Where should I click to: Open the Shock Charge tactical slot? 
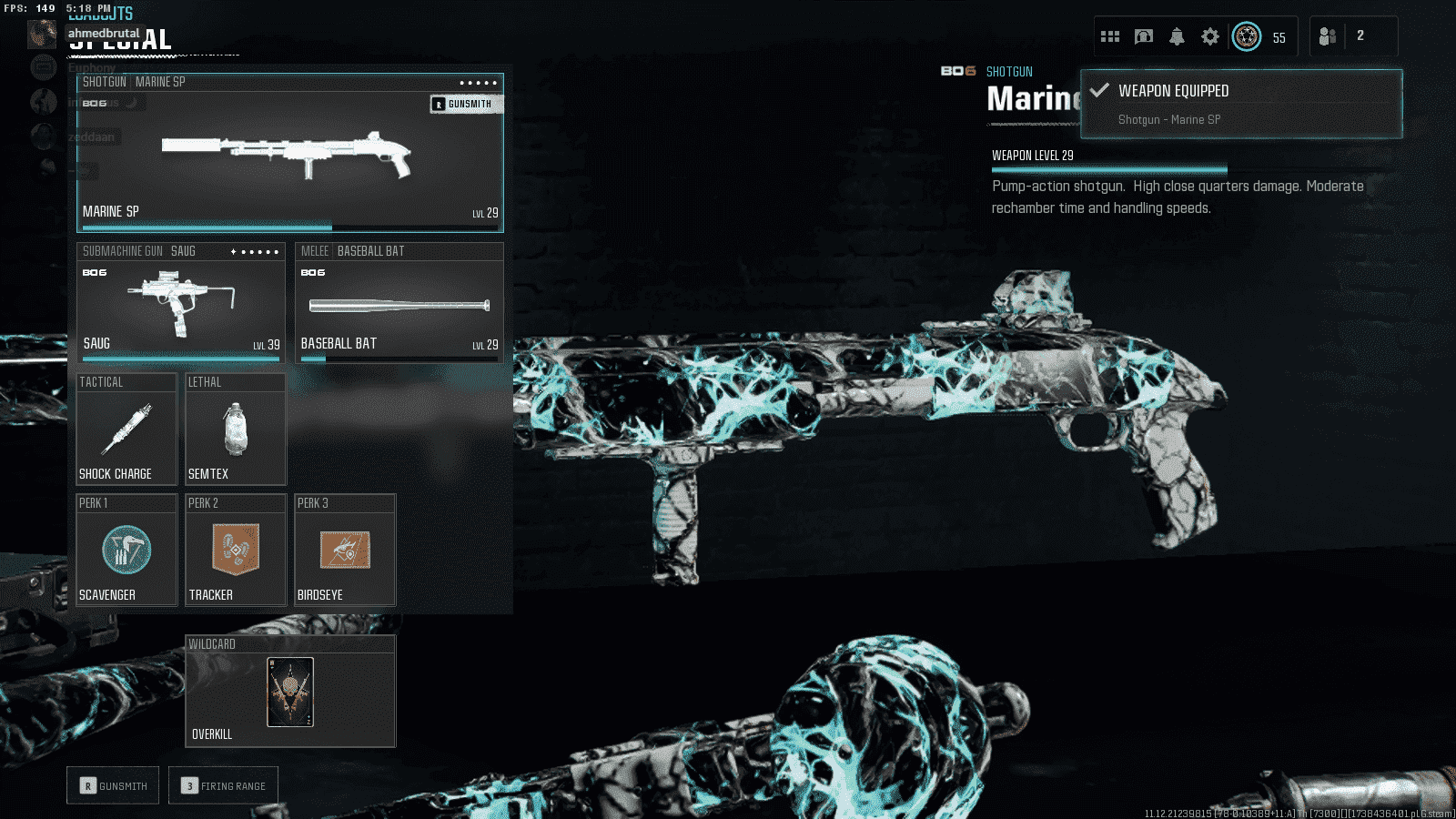(x=126, y=430)
